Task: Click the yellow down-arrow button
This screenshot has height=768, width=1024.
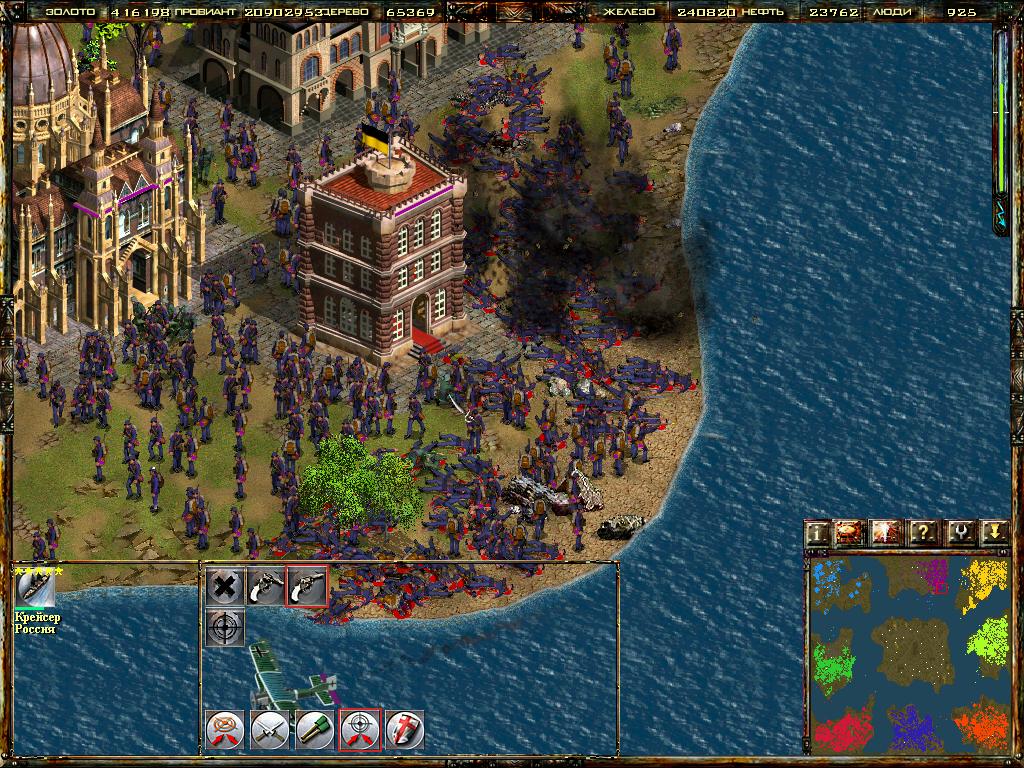Action: [993, 533]
